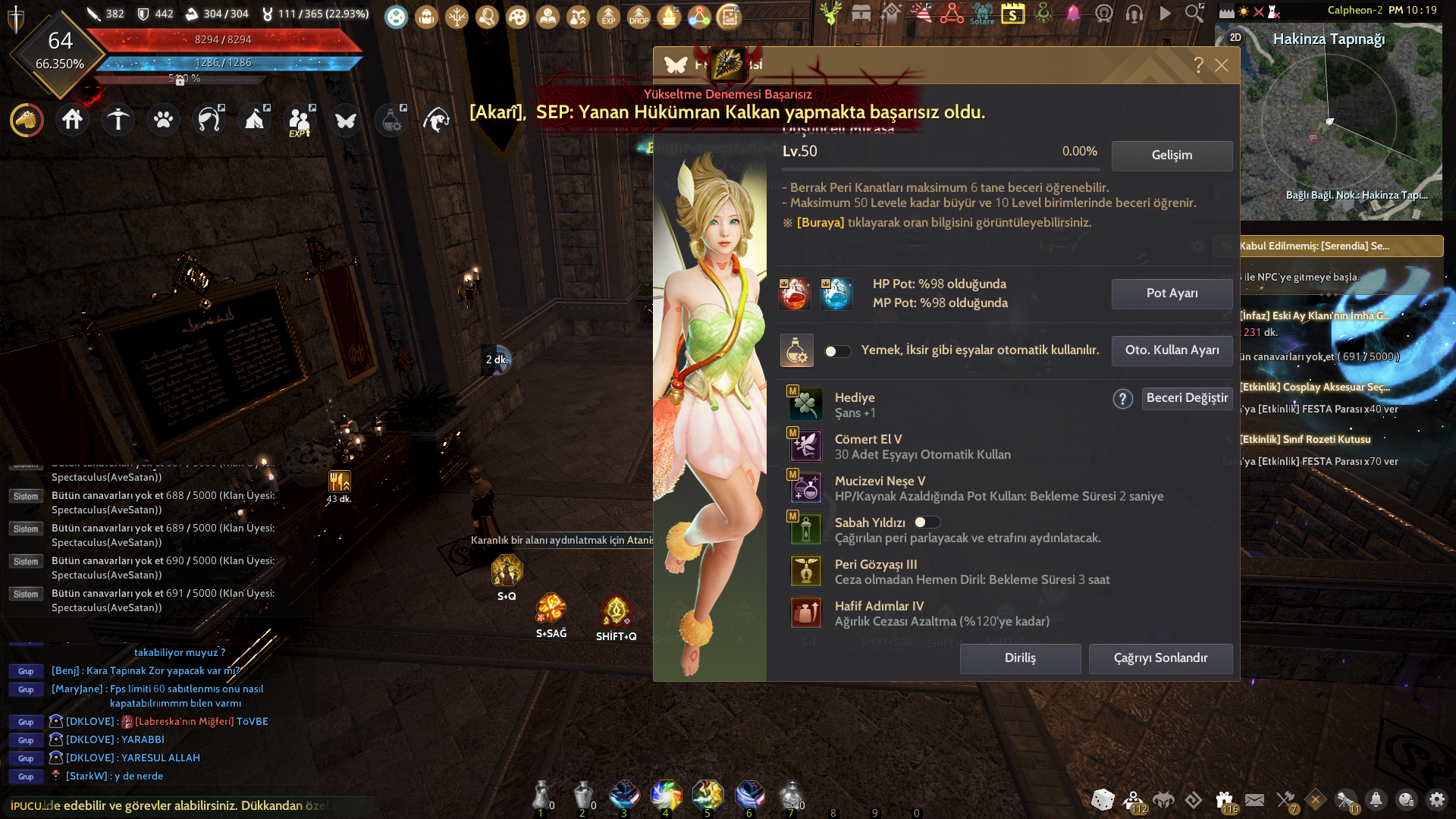This screenshot has height=819, width=1456.
Task: Click the fairy Lv.50 progress bar
Action: point(940,168)
